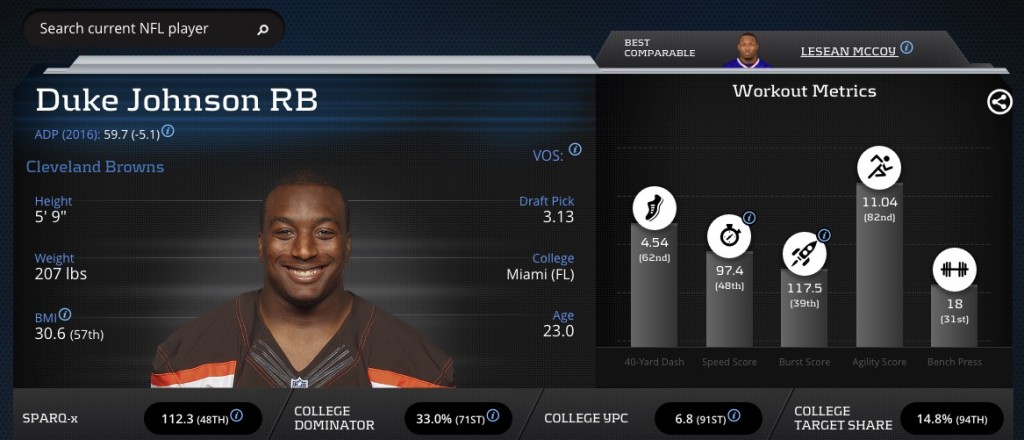Select the Agility Score runner icon
1024x440 pixels.
880,166
